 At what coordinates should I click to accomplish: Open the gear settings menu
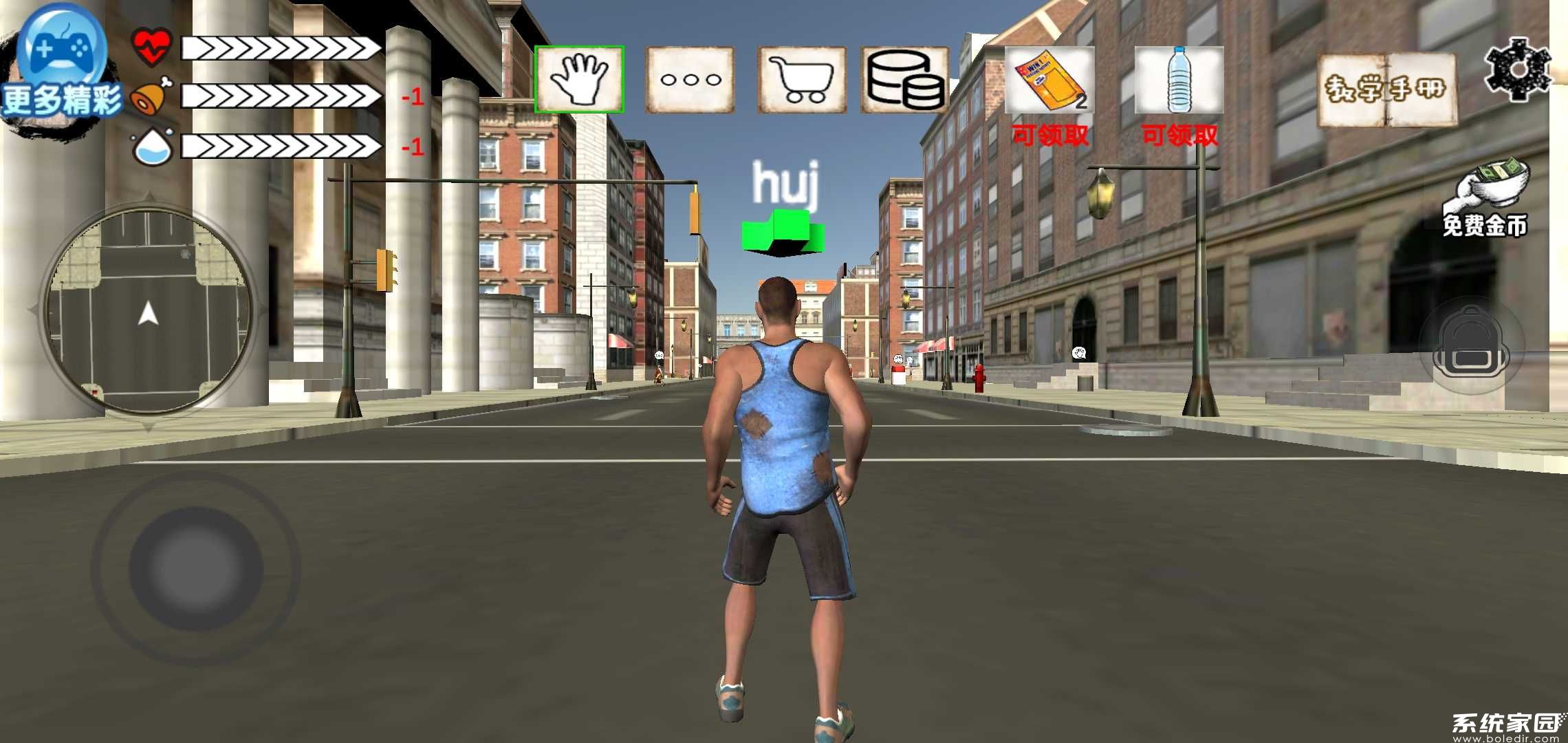(1517, 69)
